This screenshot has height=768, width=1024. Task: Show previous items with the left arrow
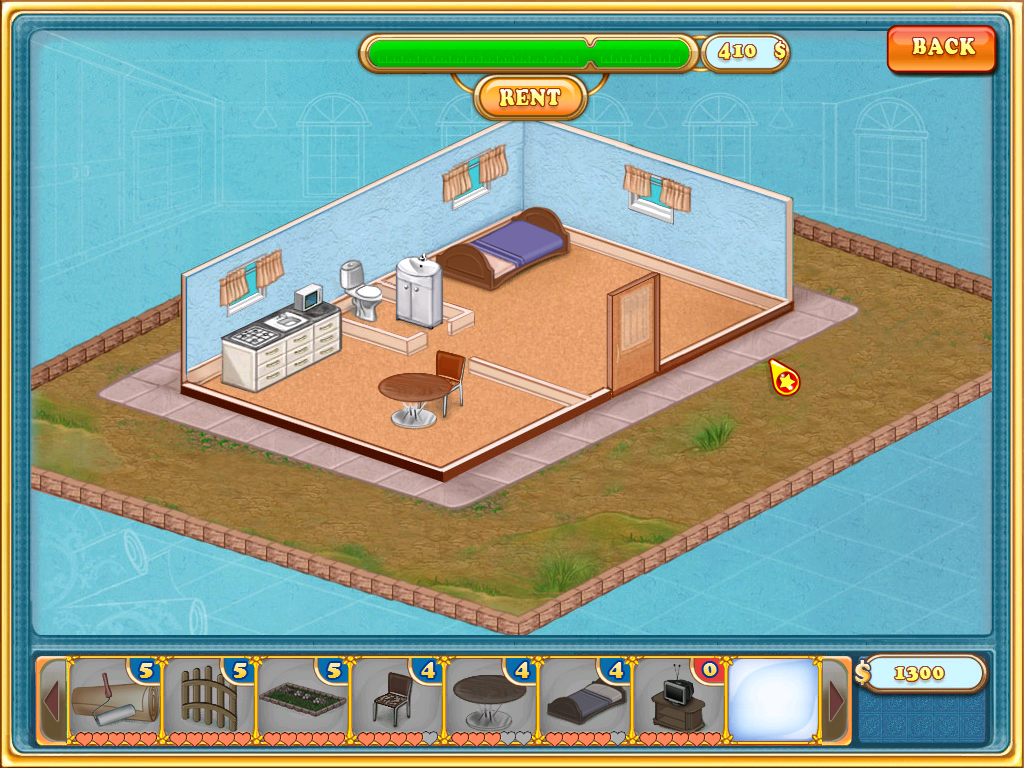coord(52,702)
